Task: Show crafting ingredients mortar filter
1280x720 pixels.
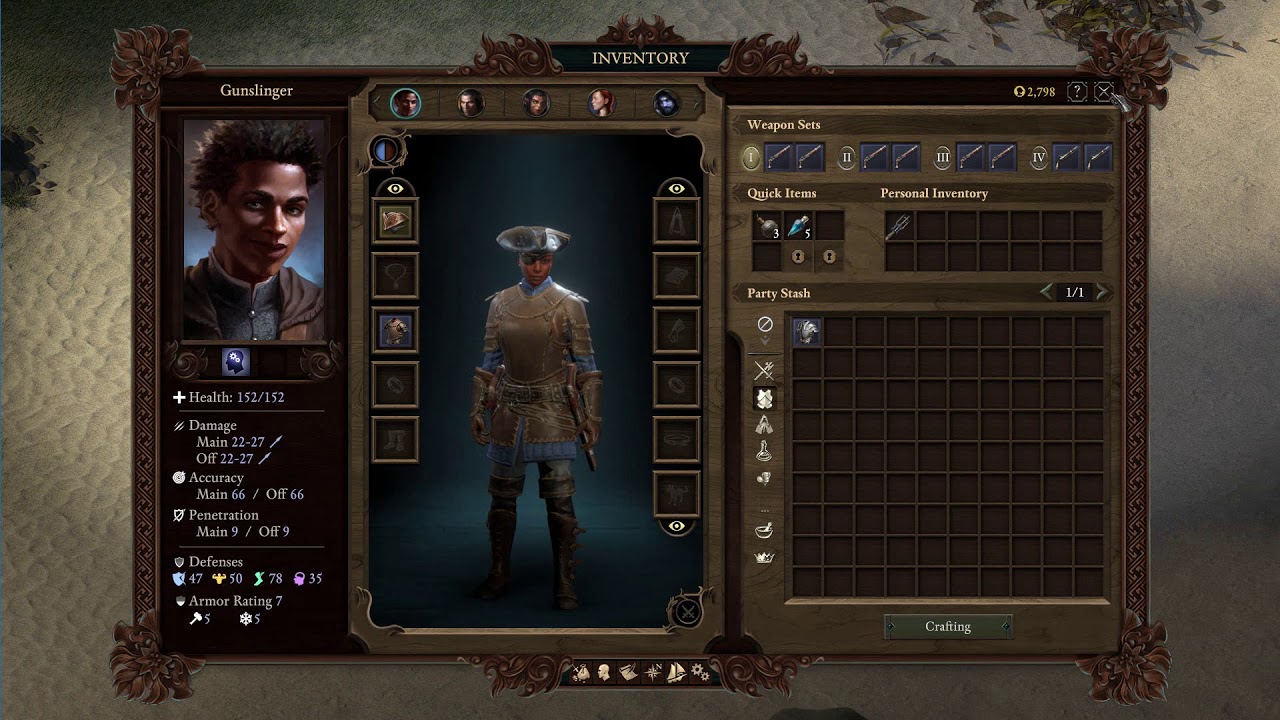Action: [x=765, y=530]
